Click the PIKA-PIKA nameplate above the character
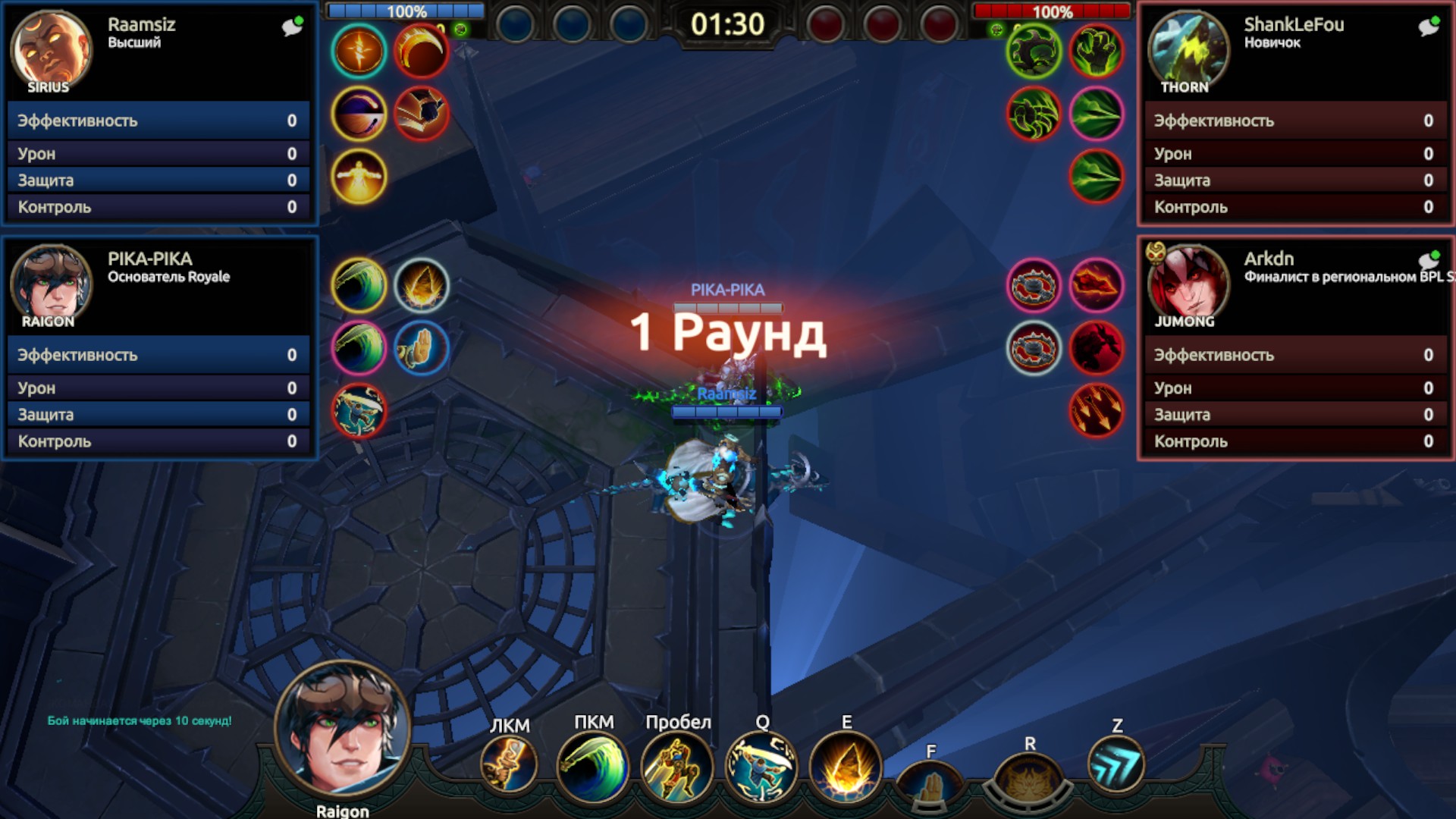The height and width of the screenshot is (819, 1456). click(x=728, y=289)
